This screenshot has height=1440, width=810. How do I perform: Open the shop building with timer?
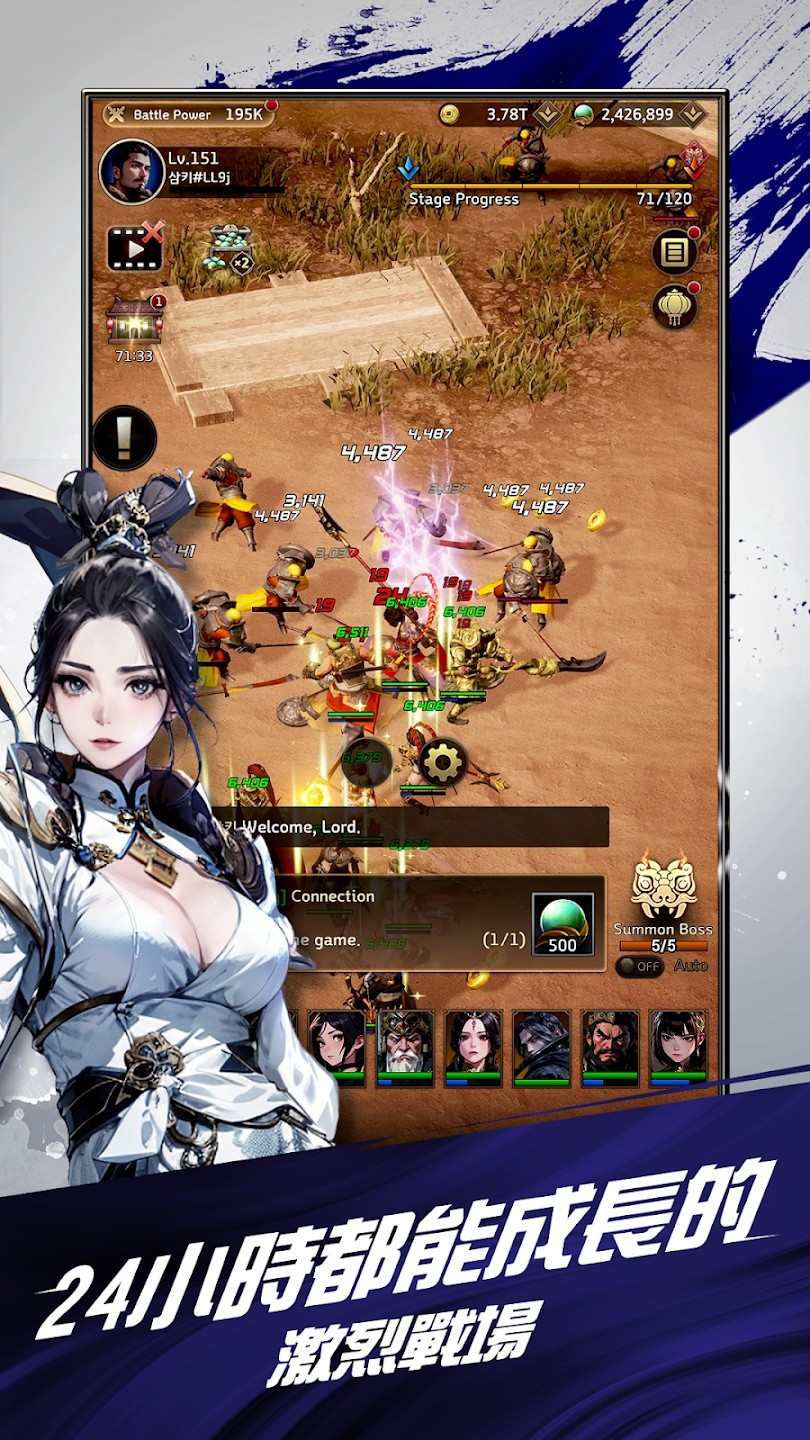tap(134, 322)
